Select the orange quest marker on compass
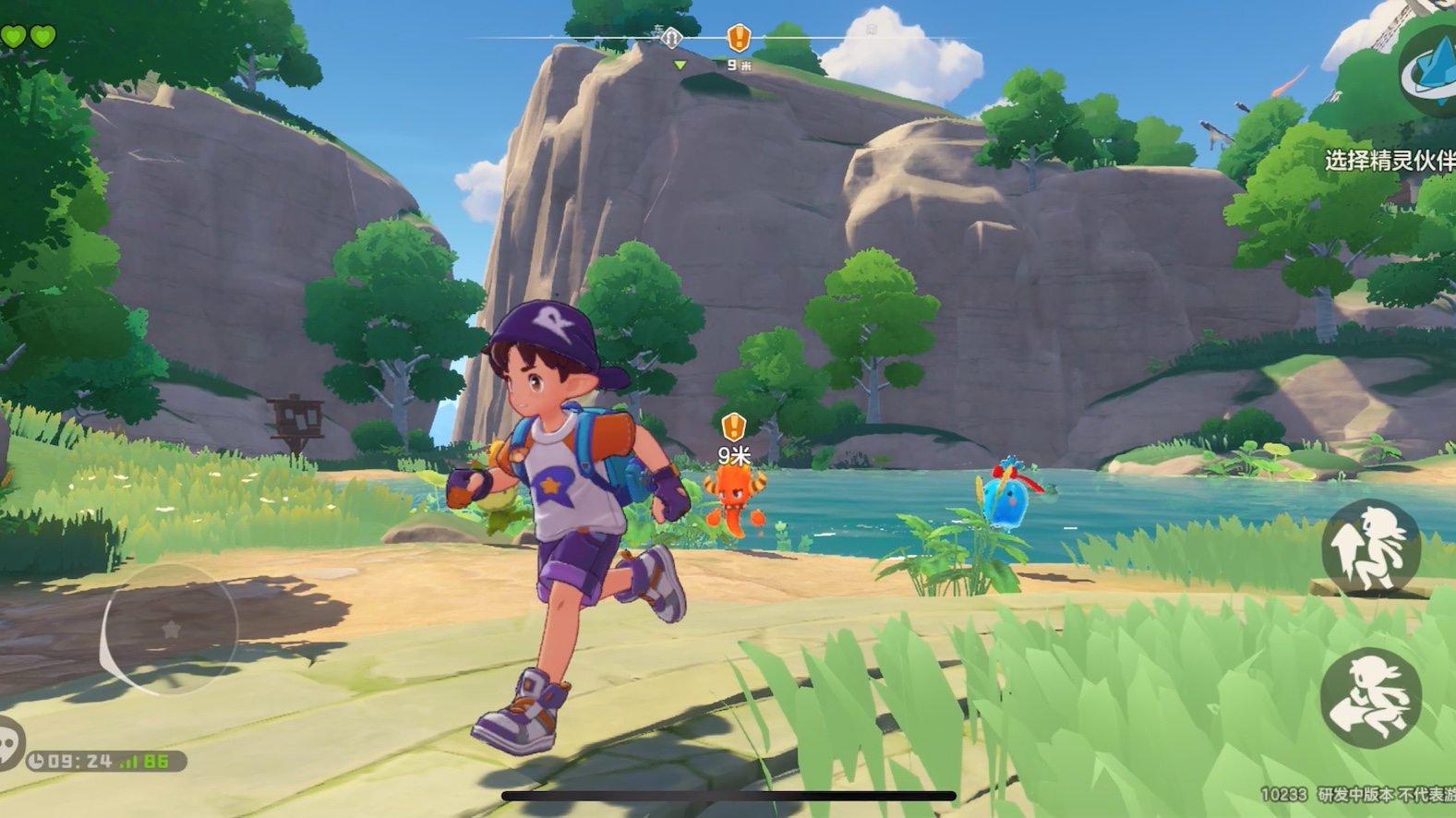 click(x=739, y=38)
